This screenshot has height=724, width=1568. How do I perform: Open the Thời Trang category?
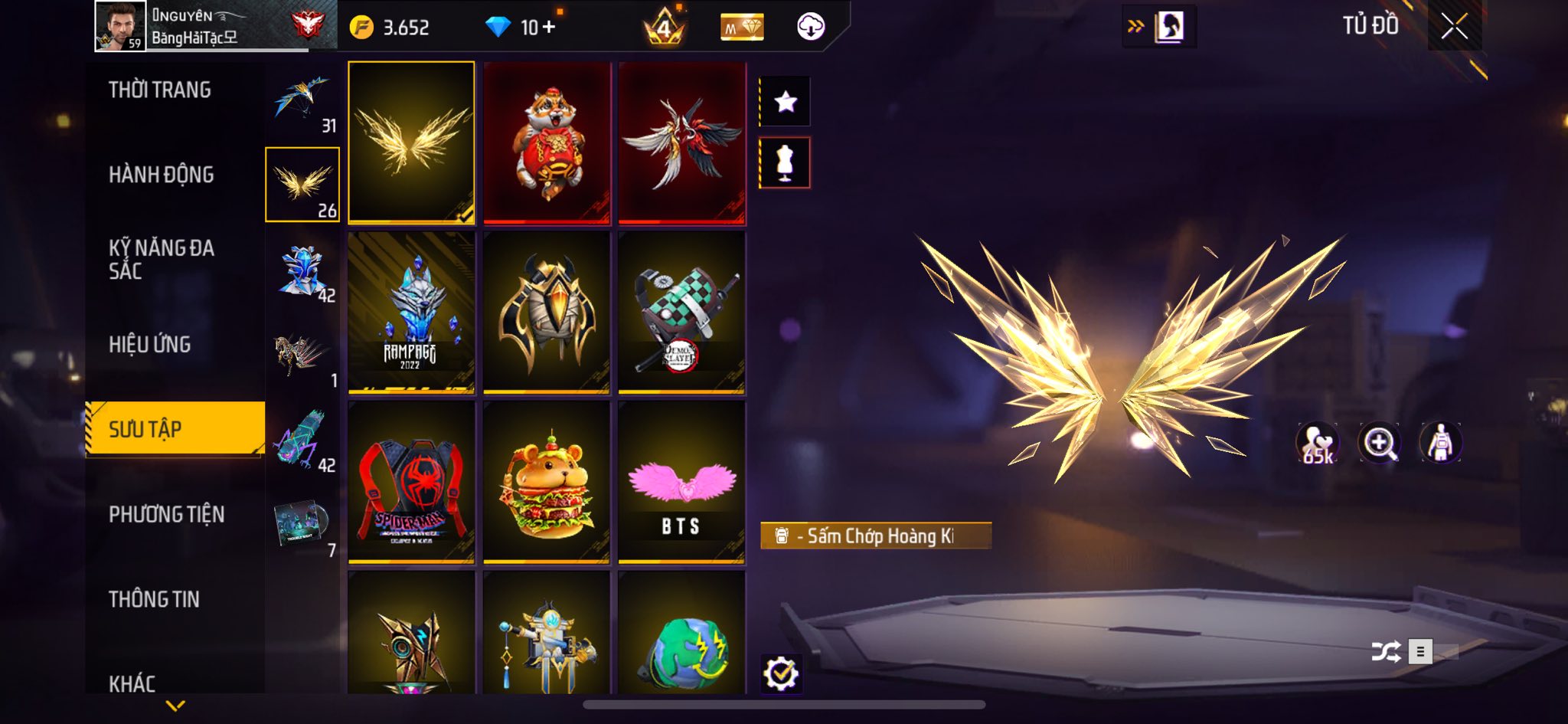(x=160, y=90)
